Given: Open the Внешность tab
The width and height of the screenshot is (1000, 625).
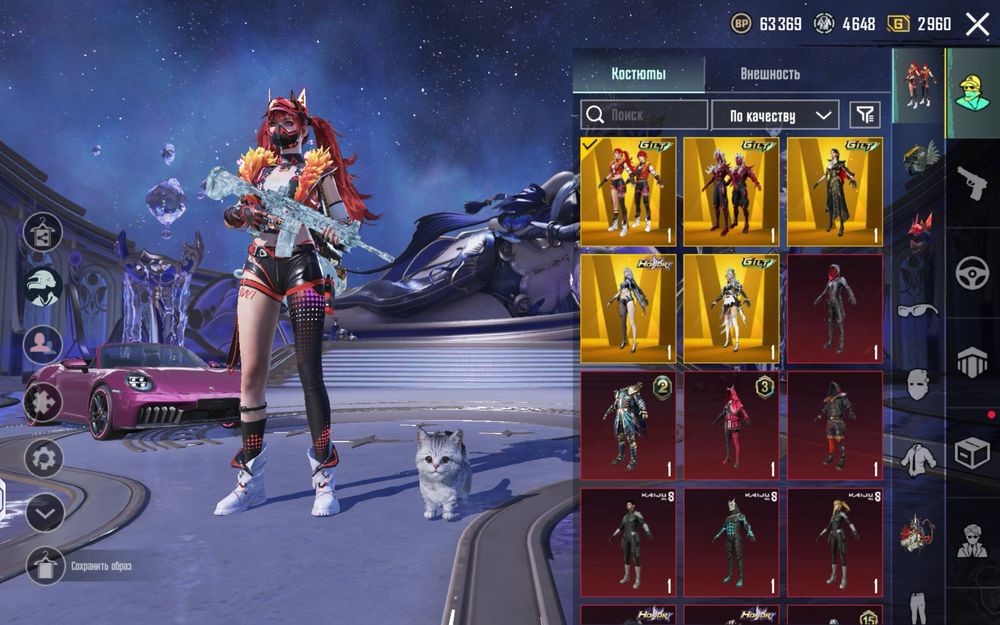Looking at the screenshot, I should (x=770, y=74).
